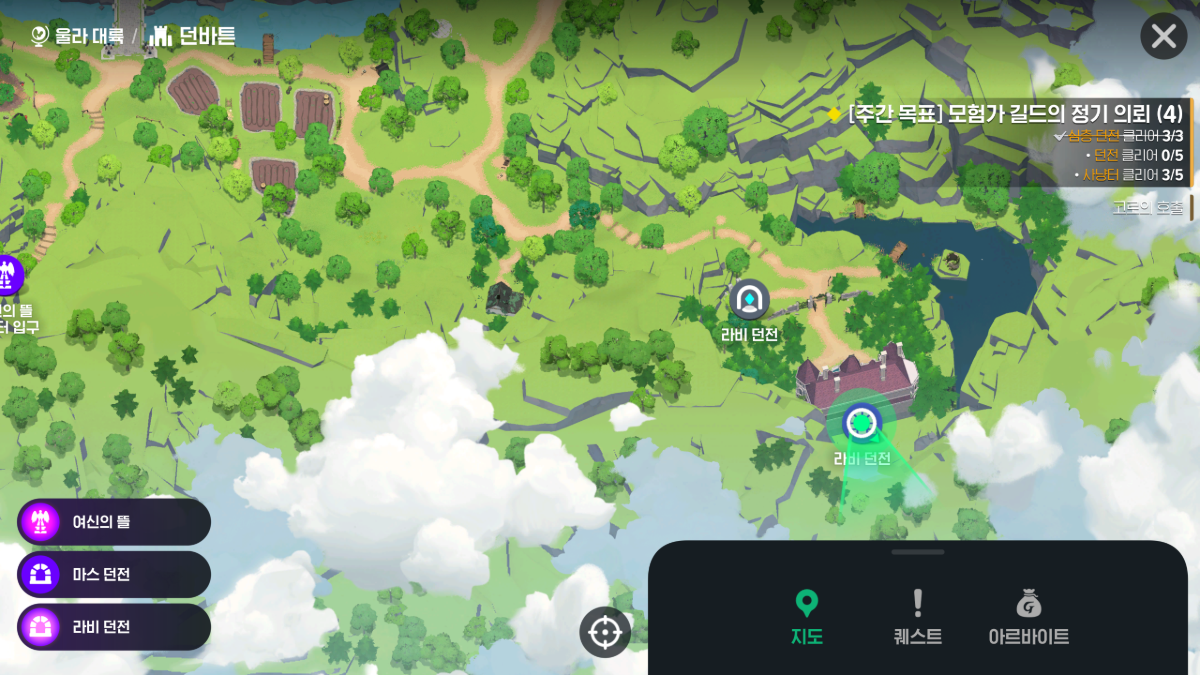Open the 울라 대륙 continent breadcrumb
Image resolution: width=1200 pixels, height=675 pixels.
point(78,36)
